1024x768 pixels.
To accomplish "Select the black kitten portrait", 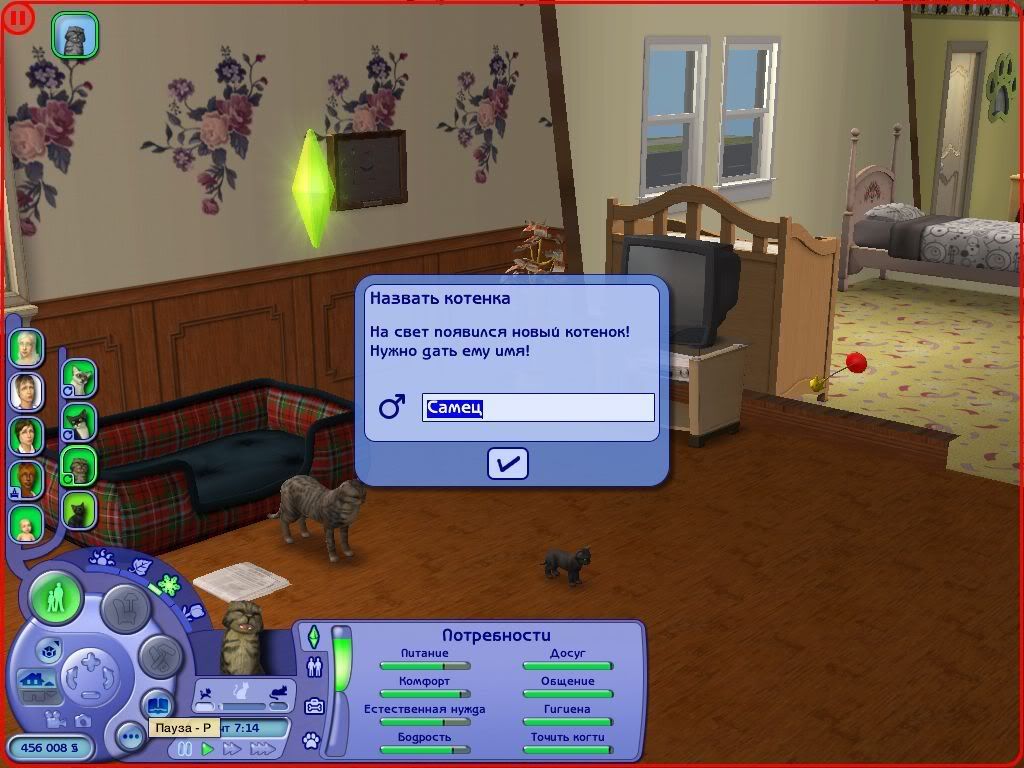I will tap(78, 510).
